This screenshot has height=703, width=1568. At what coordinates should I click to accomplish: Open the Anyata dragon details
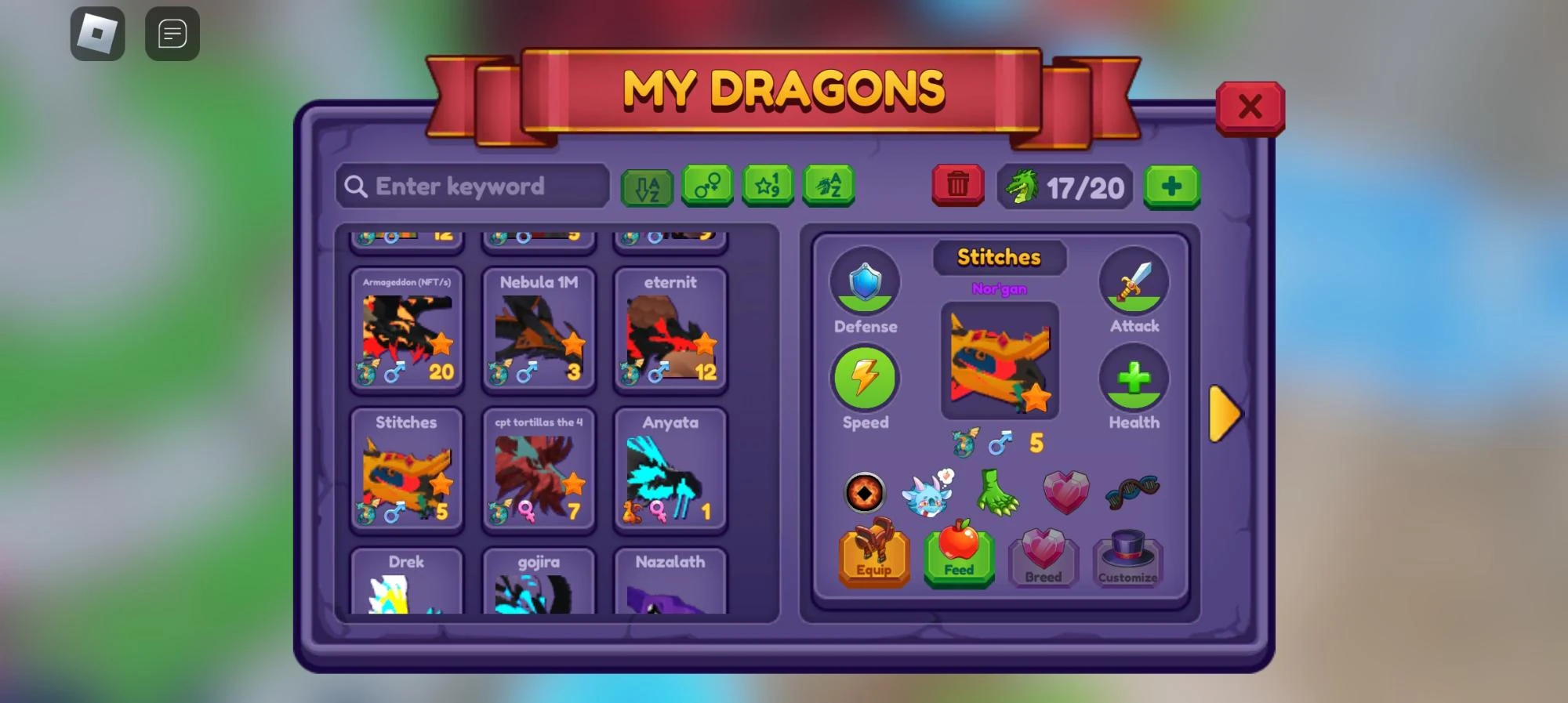click(x=670, y=469)
